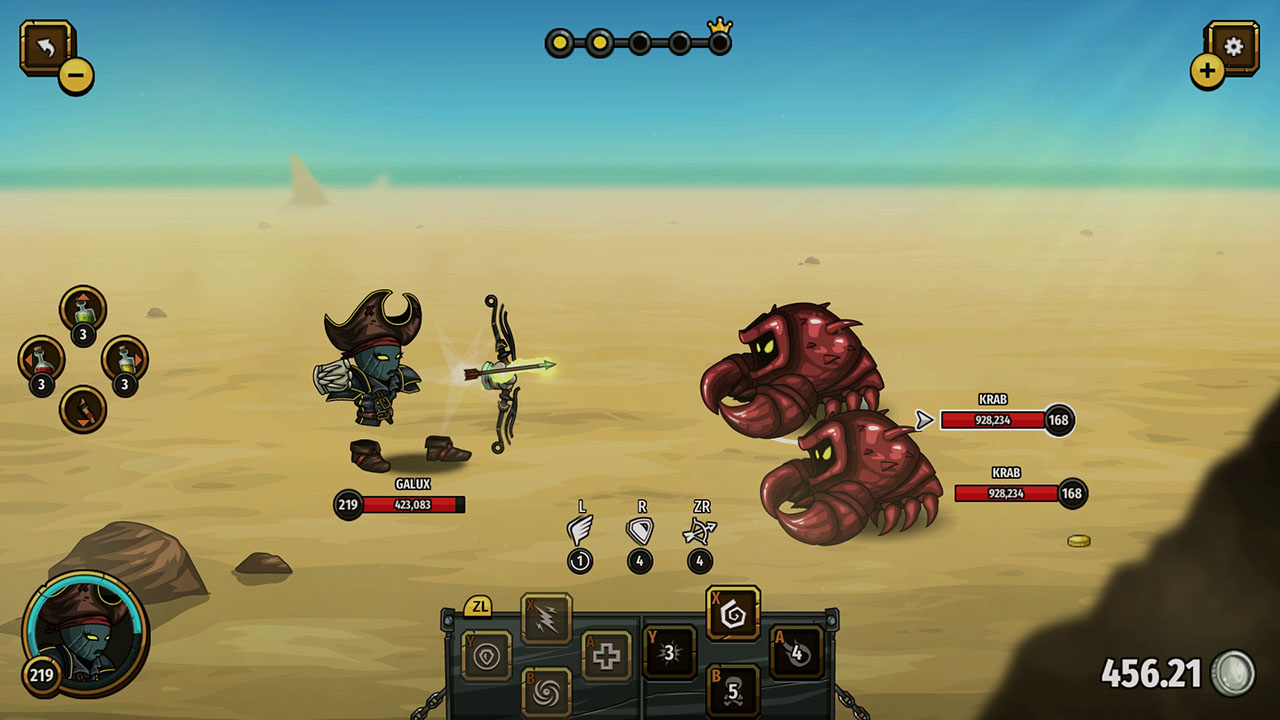
Task: Activate the explosion skill showing 3 charges
Action: [x=667, y=652]
